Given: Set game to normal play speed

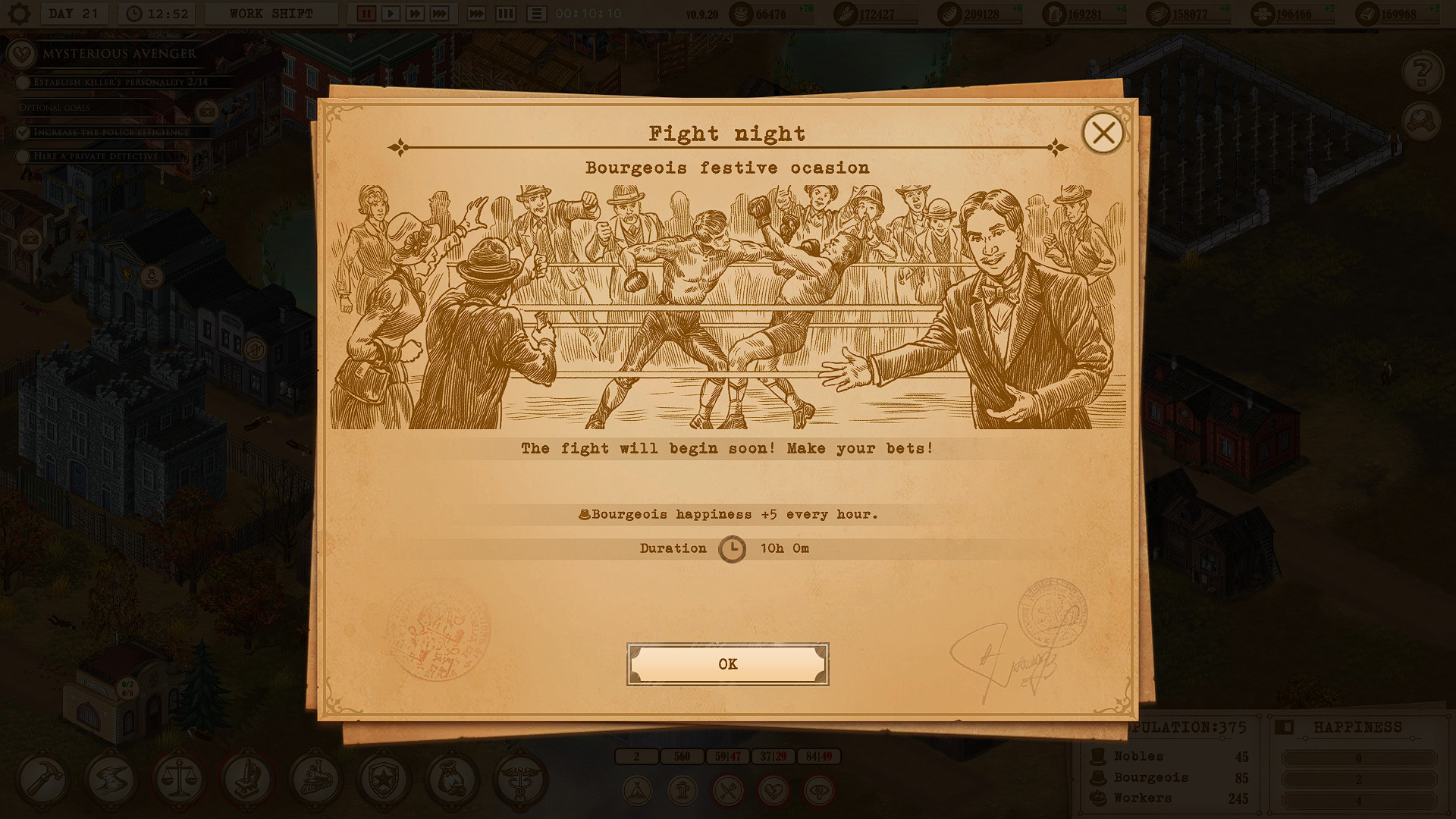Looking at the screenshot, I should pyautogui.click(x=391, y=14).
